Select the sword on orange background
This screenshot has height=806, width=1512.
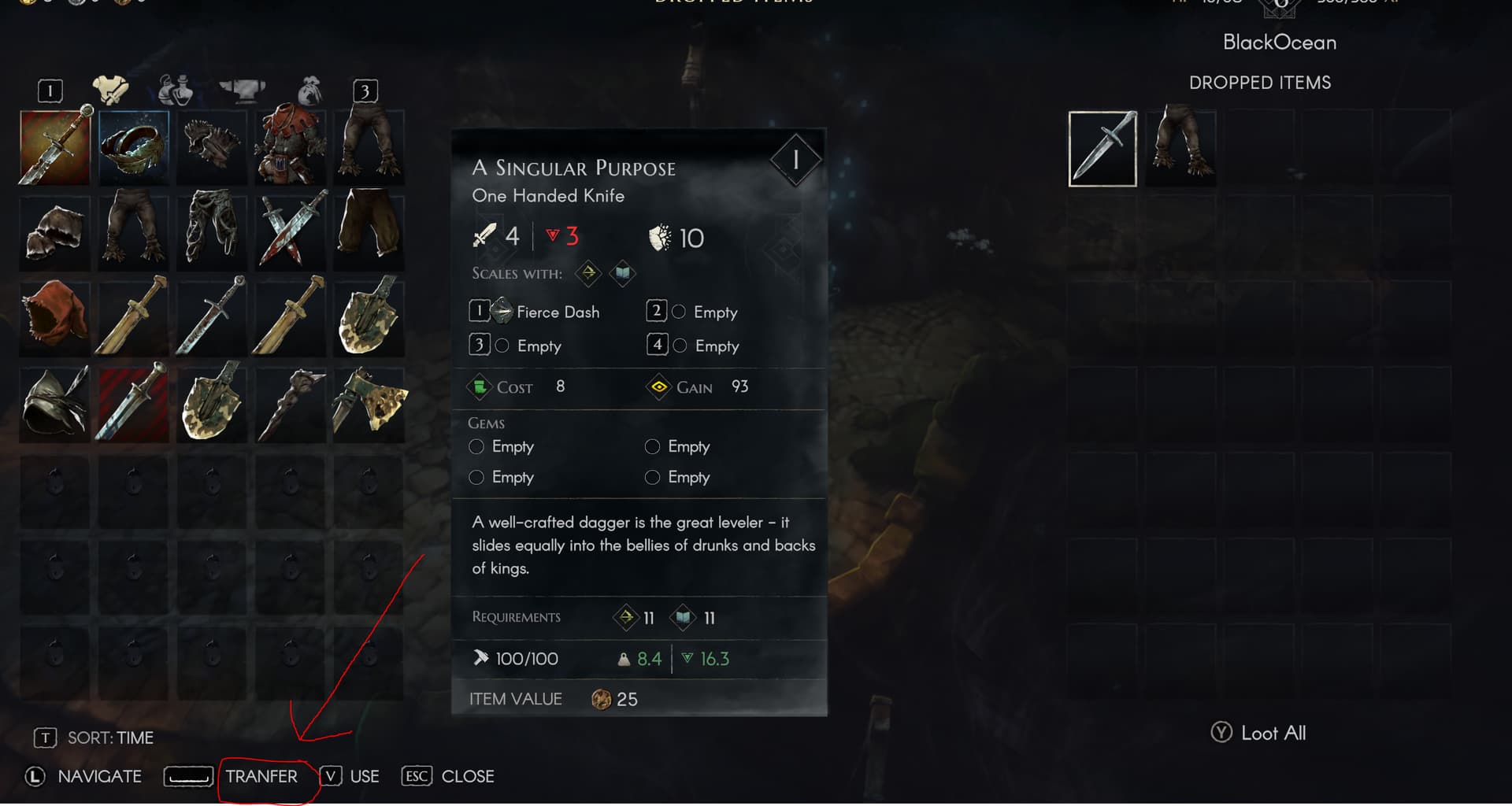click(54, 147)
